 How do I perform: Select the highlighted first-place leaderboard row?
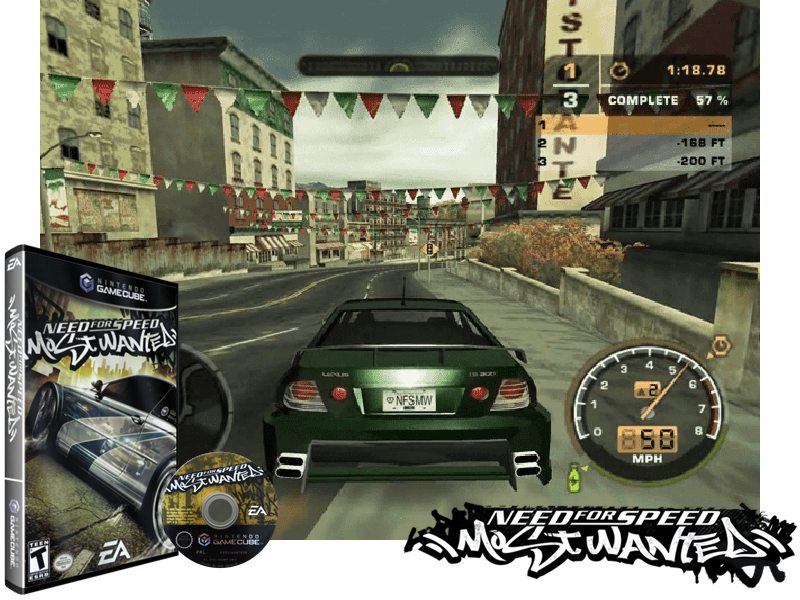coord(635,127)
